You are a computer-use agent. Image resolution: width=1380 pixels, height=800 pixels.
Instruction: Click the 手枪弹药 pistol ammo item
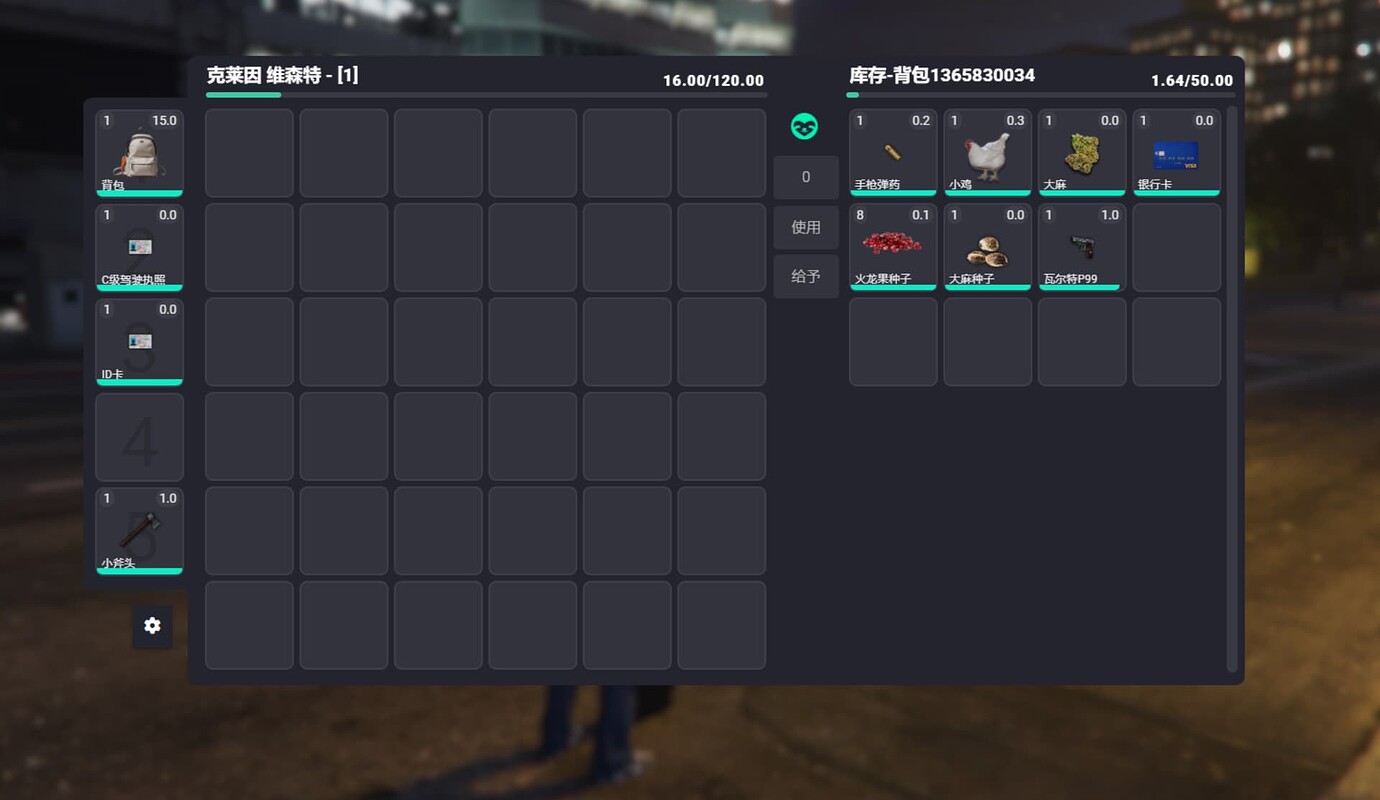click(x=892, y=152)
